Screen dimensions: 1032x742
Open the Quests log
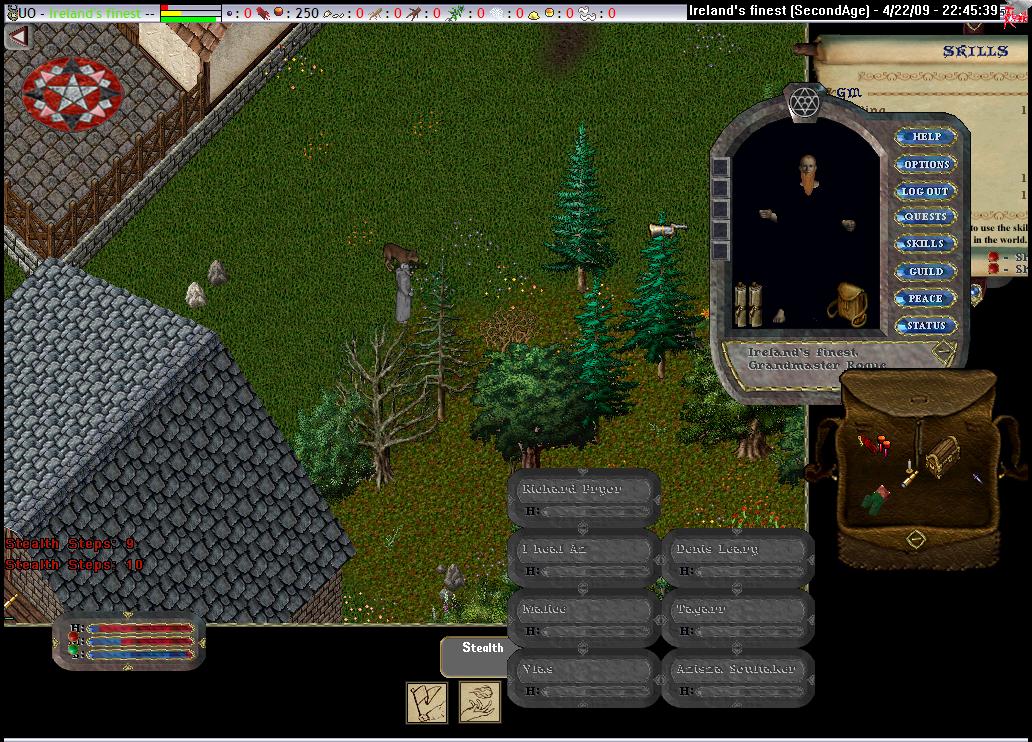pos(925,217)
